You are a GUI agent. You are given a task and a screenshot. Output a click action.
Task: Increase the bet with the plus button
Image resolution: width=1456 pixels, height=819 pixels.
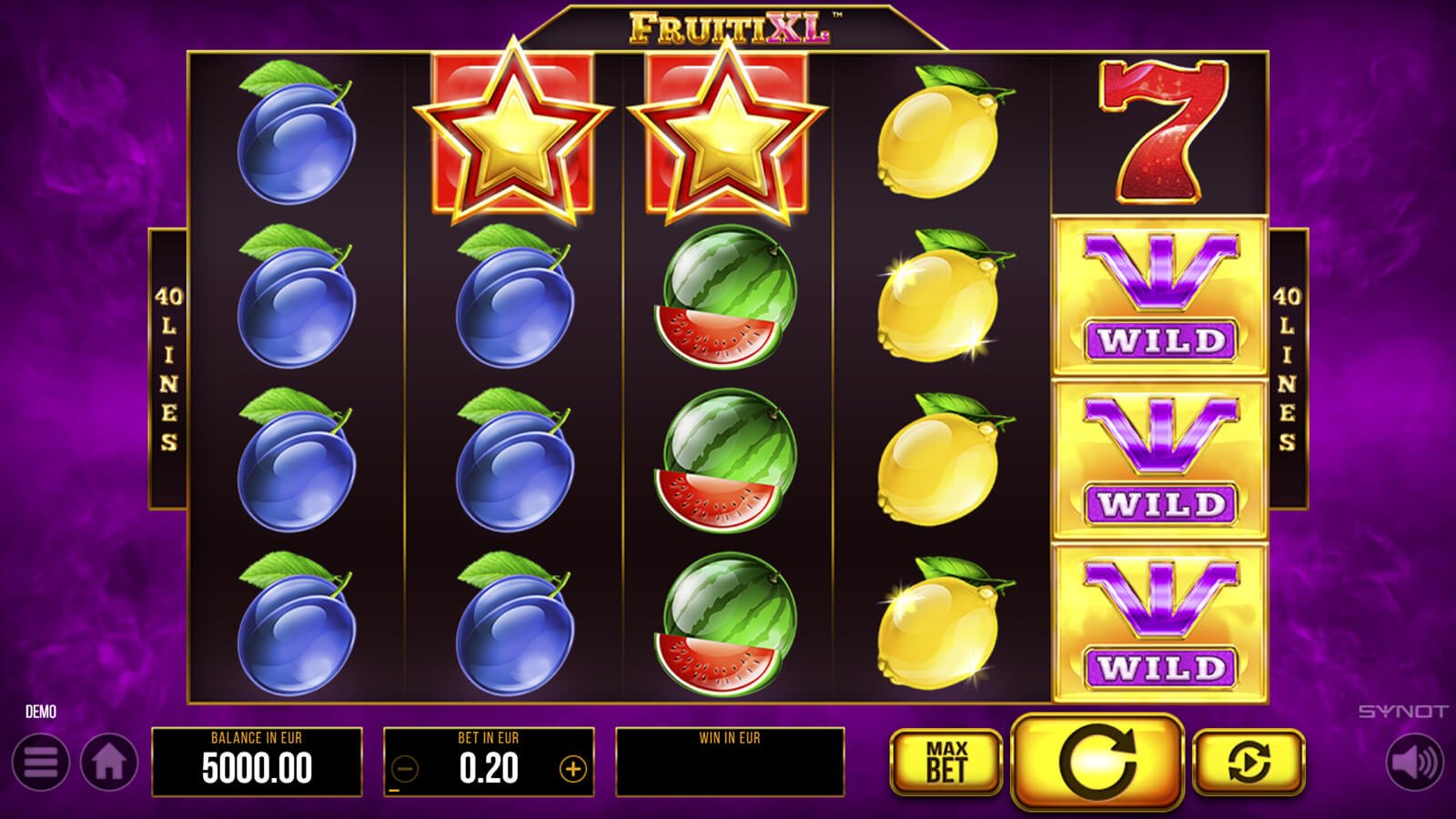tap(572, 770)
